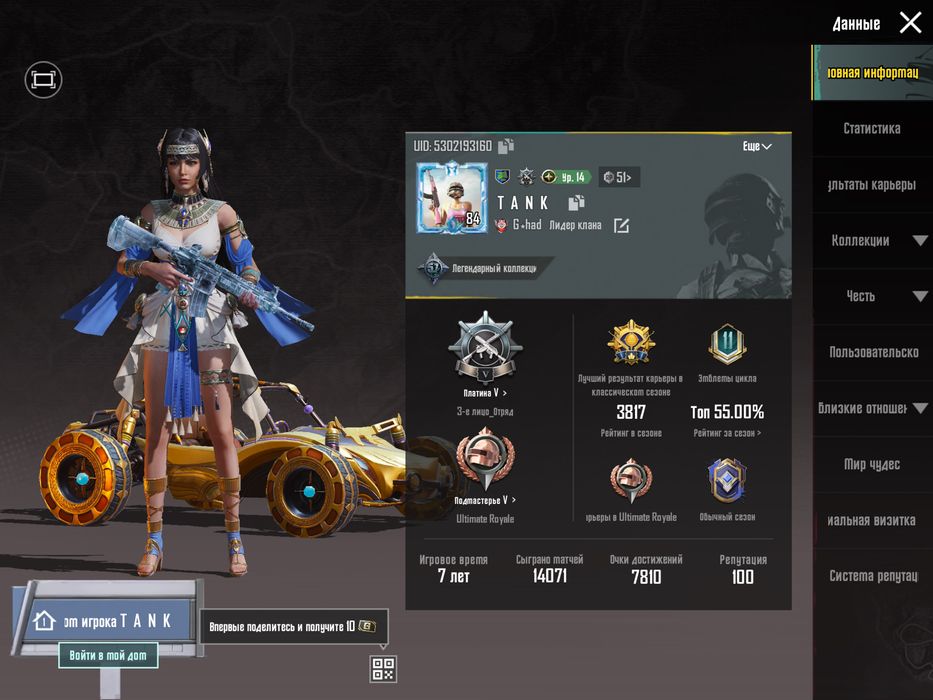933x700 pixels.
Task: Edit the clan info pencil icon
Action: point(621,225)
